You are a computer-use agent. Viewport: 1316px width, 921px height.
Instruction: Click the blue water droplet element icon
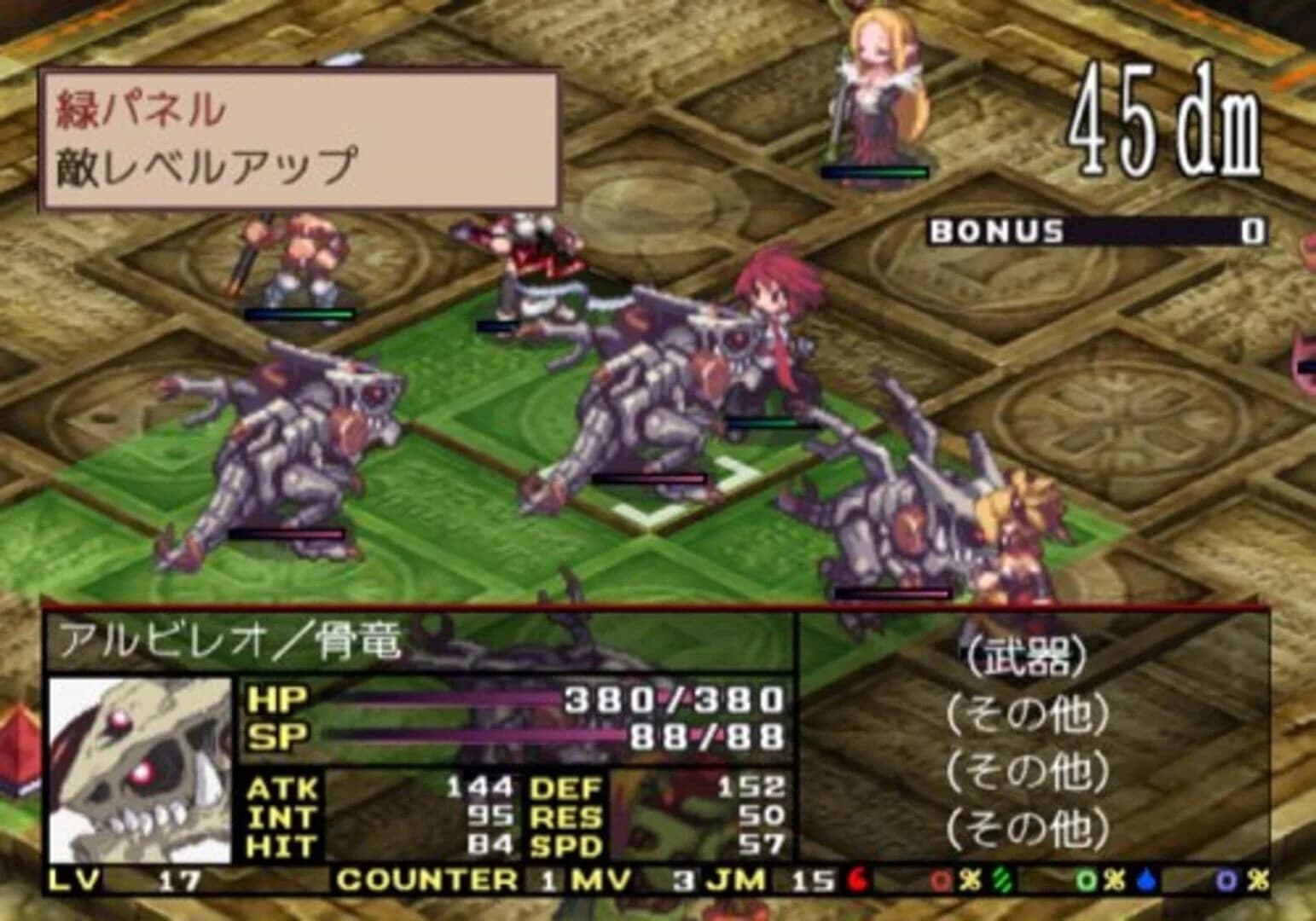pos(1146,882)
